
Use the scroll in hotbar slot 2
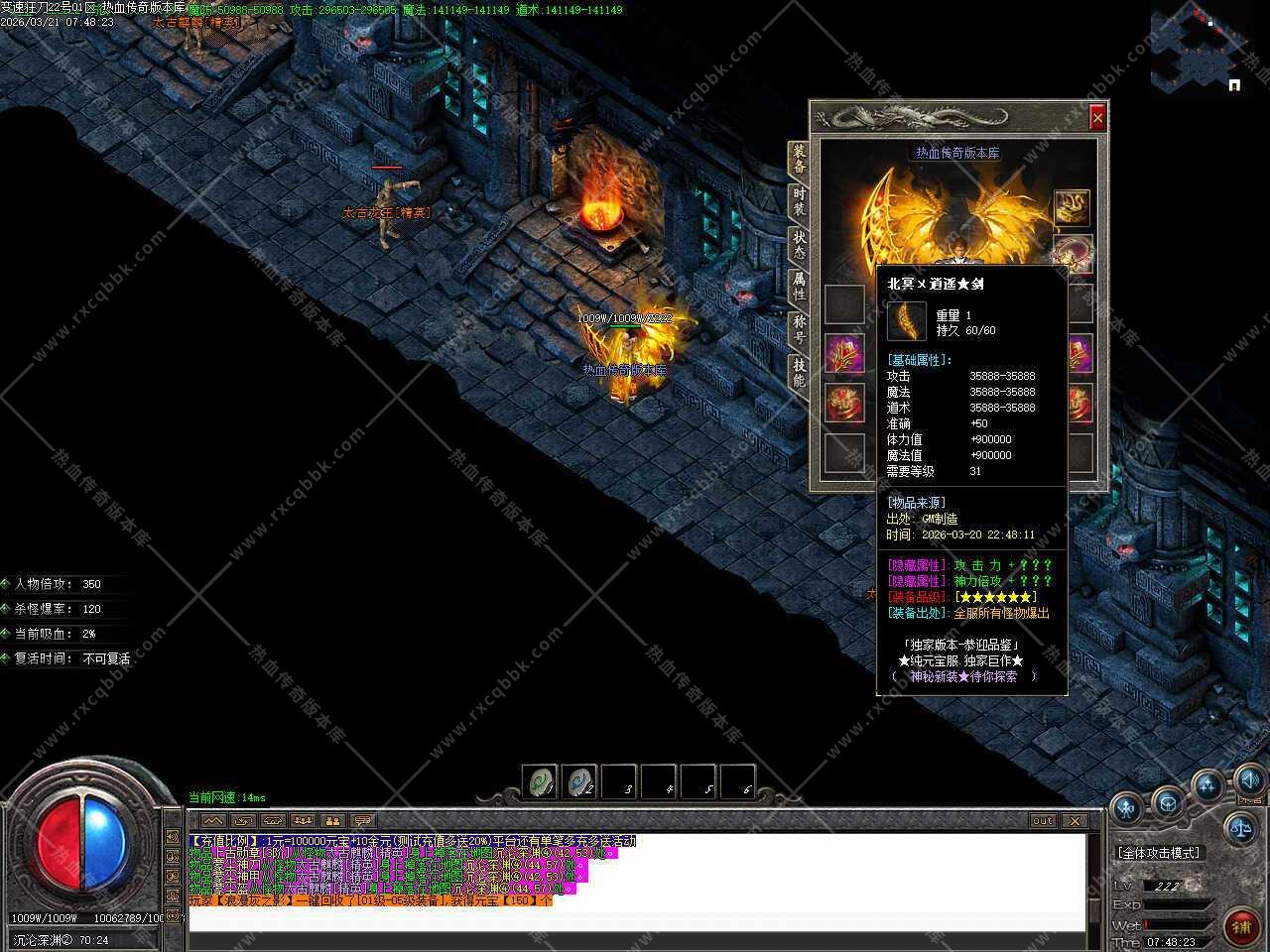(579, 782)
